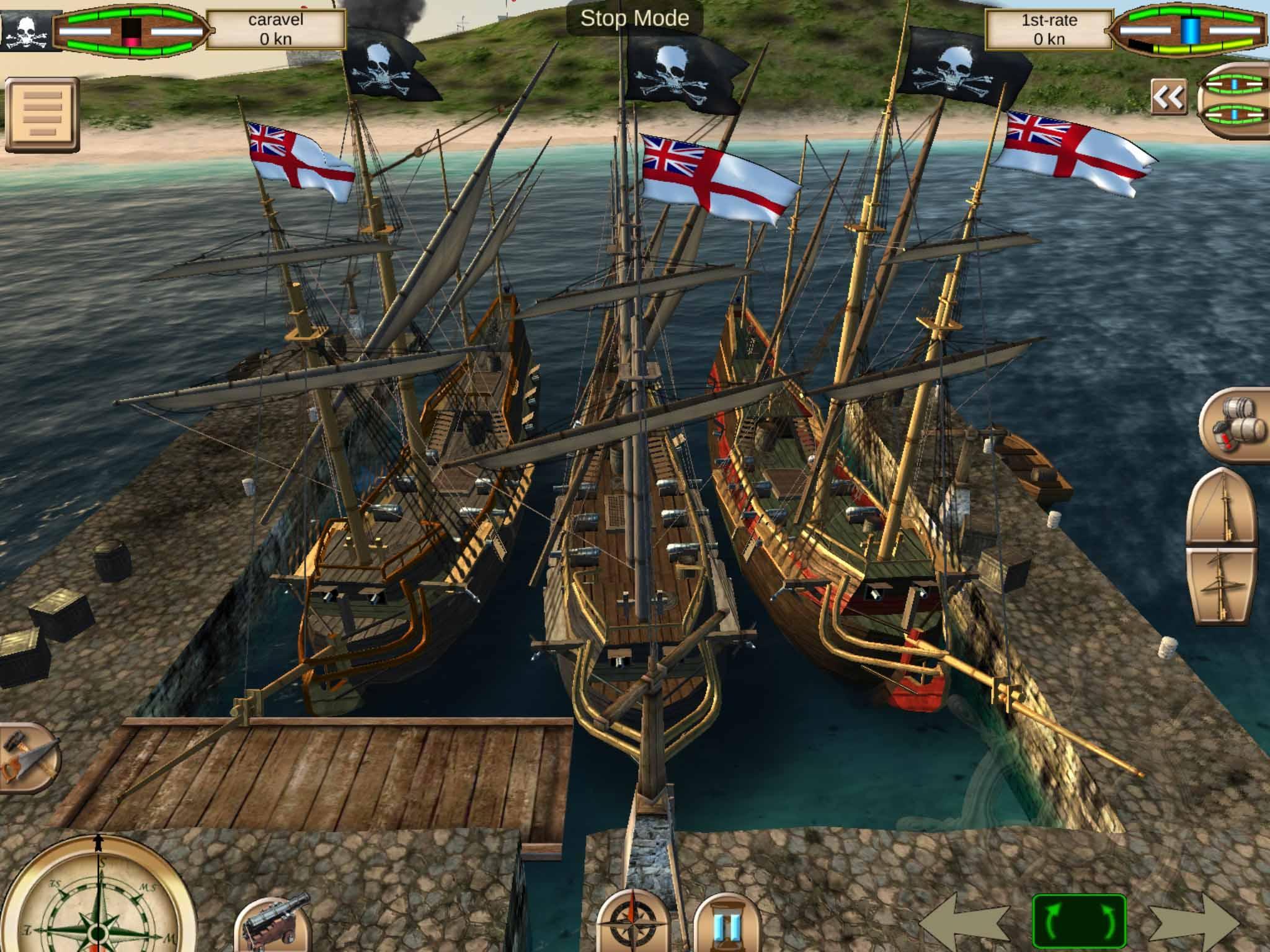Viewport: 1270px width, 952px height.
Task: Select the full sails setting icon
Action: tap(1223, 586)
